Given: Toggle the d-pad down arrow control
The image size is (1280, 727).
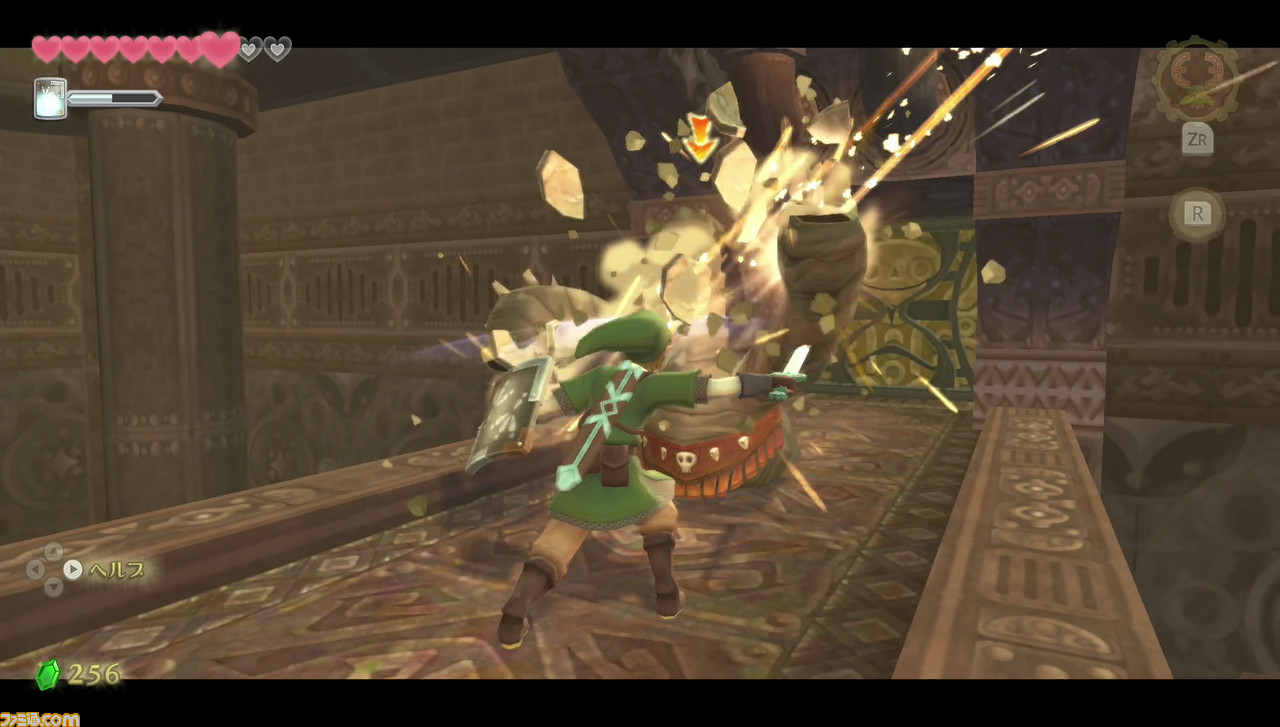Looking at the screenshot, I should (53, 588).
